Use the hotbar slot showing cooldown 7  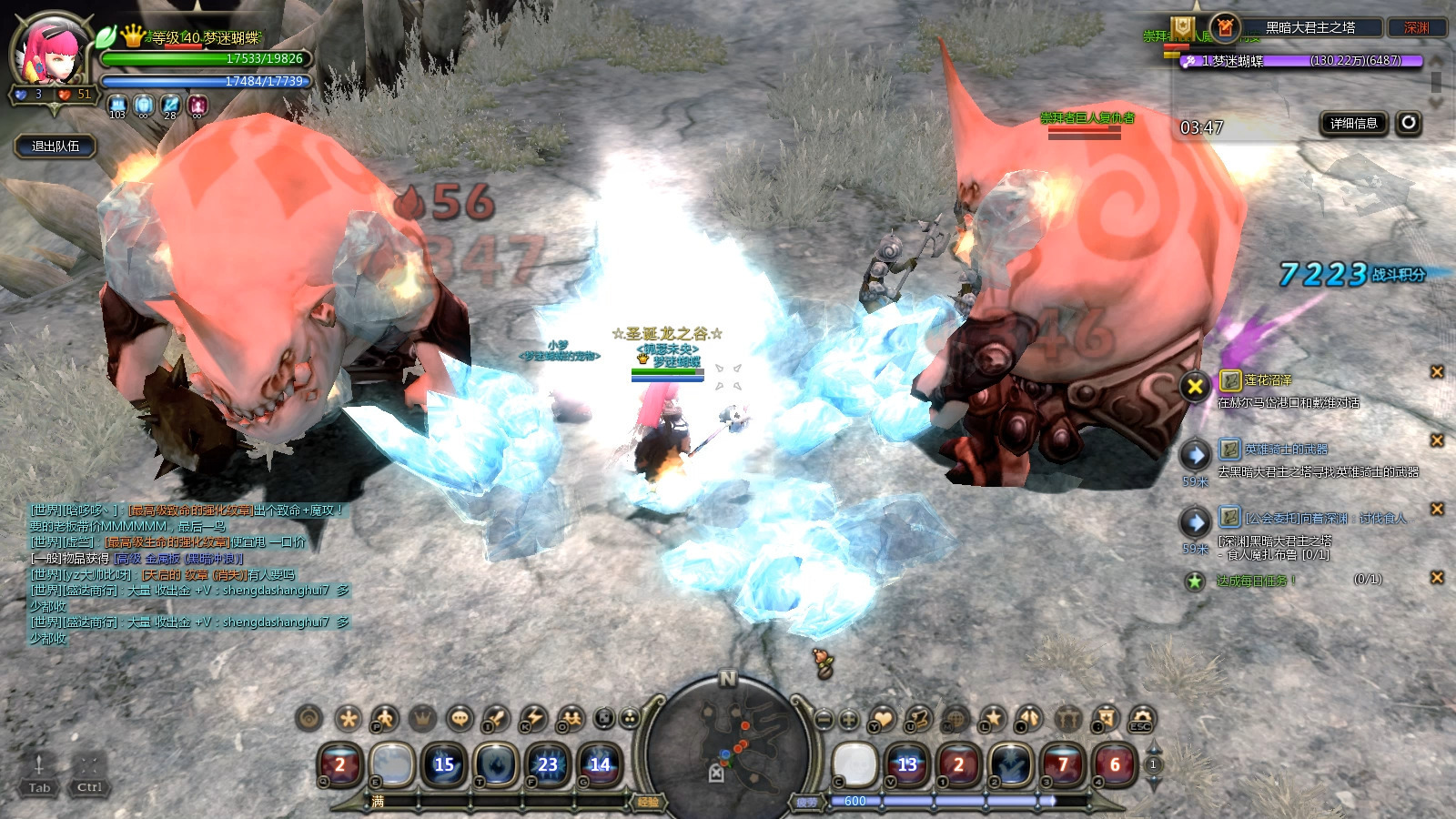tap(1062, 764)
